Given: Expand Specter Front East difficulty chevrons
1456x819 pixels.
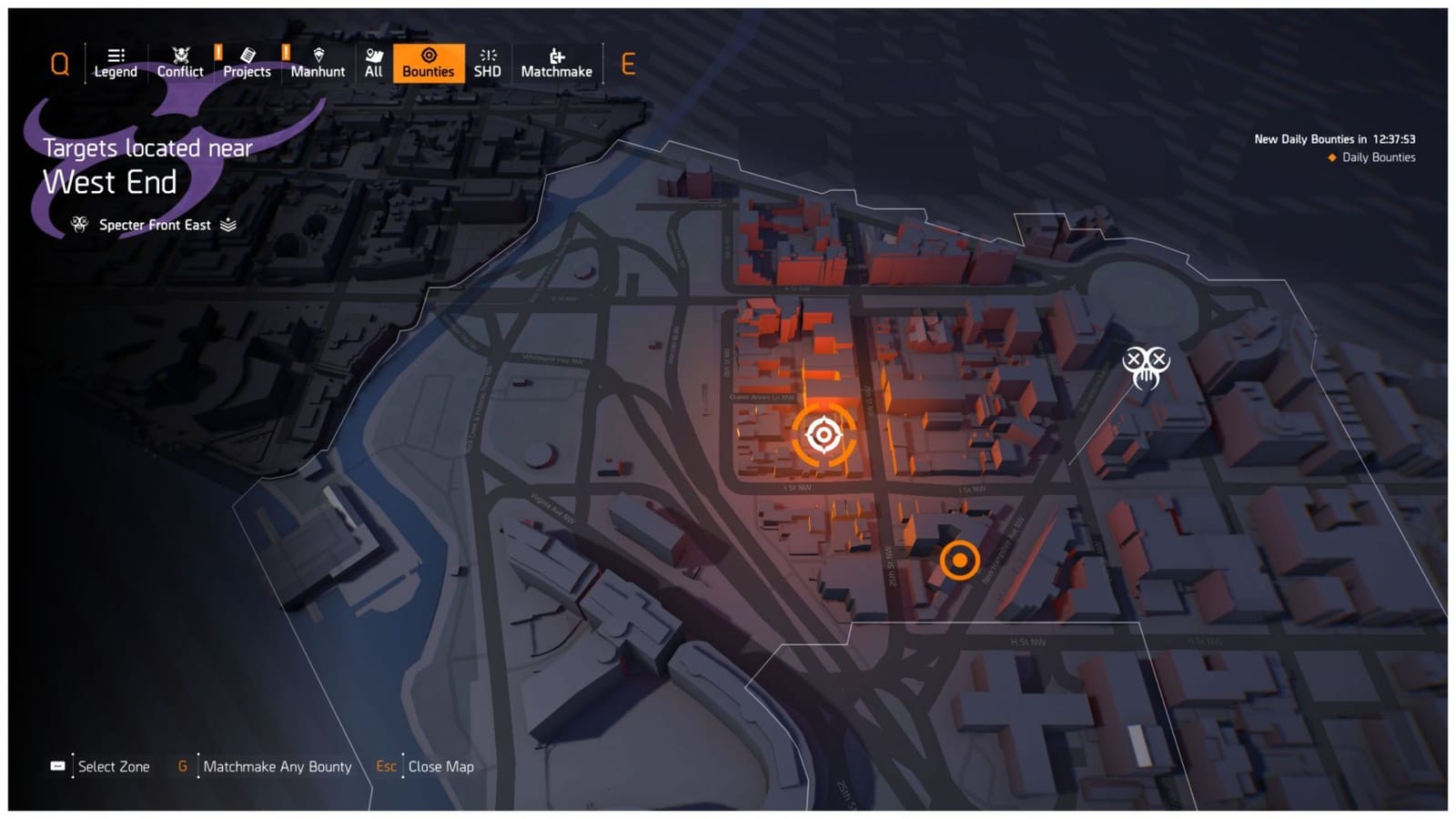Looking at the screenshot, I should [x=228, y=224].
